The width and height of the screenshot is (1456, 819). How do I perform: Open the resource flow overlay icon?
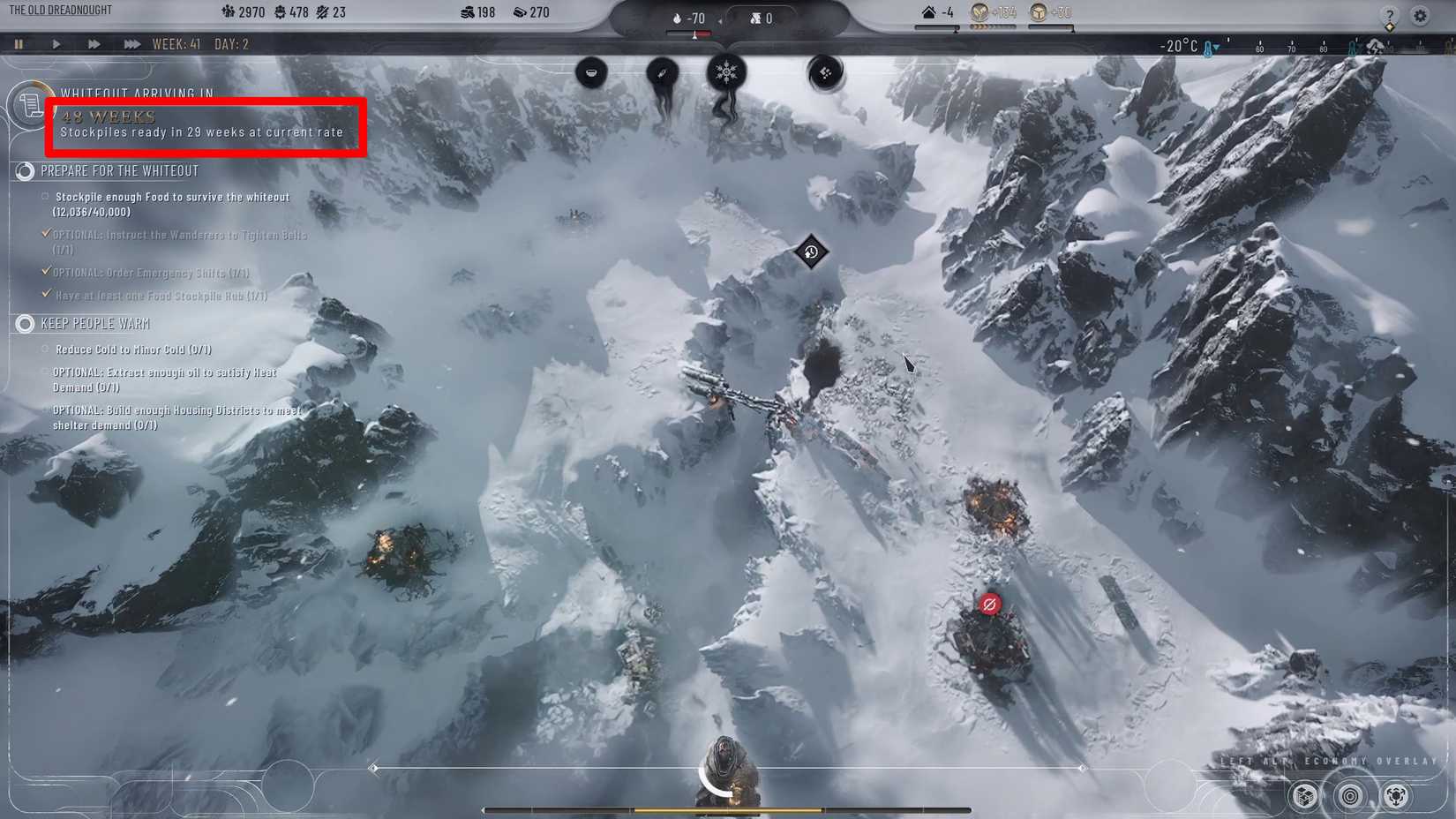(x=1397, y=795)
